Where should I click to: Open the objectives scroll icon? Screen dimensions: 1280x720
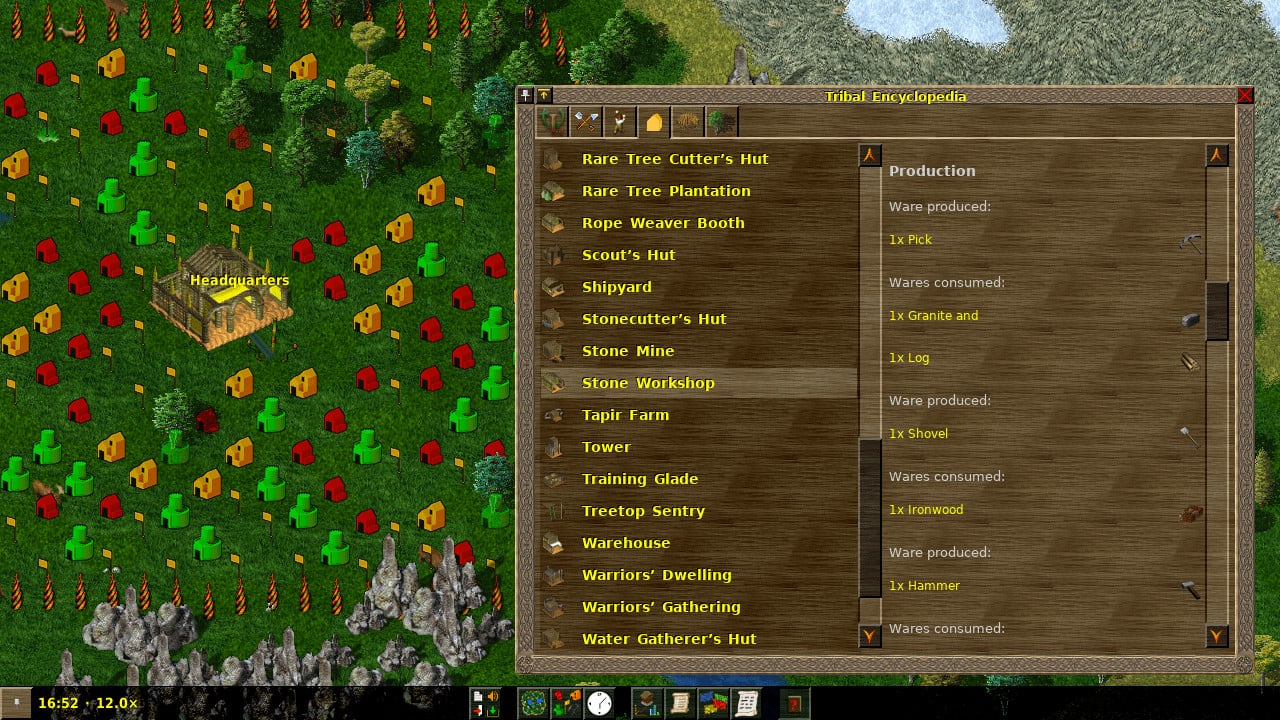pos(679,703)
